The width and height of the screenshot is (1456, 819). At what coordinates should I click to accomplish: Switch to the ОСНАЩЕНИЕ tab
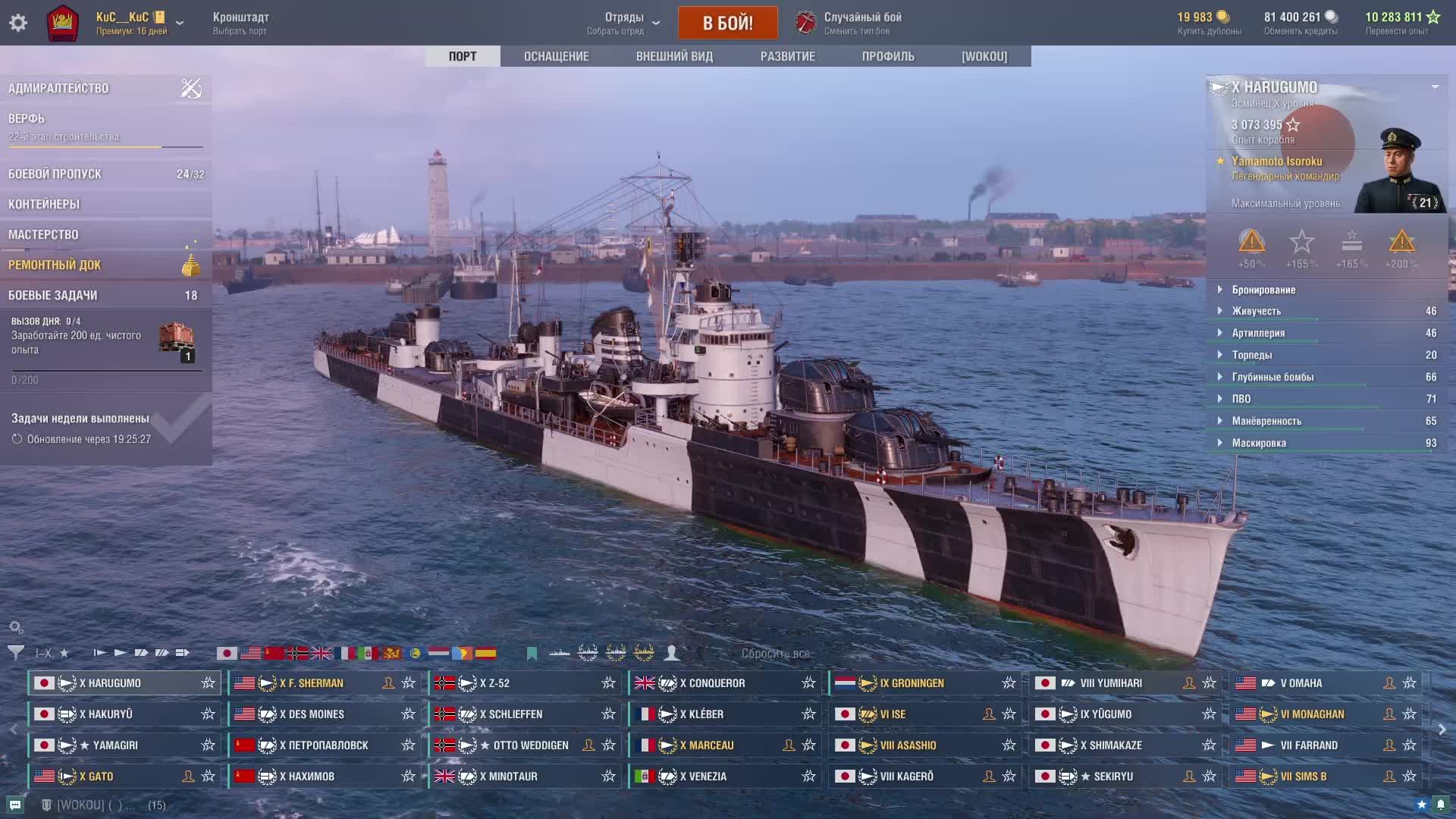tap(556, 56)
